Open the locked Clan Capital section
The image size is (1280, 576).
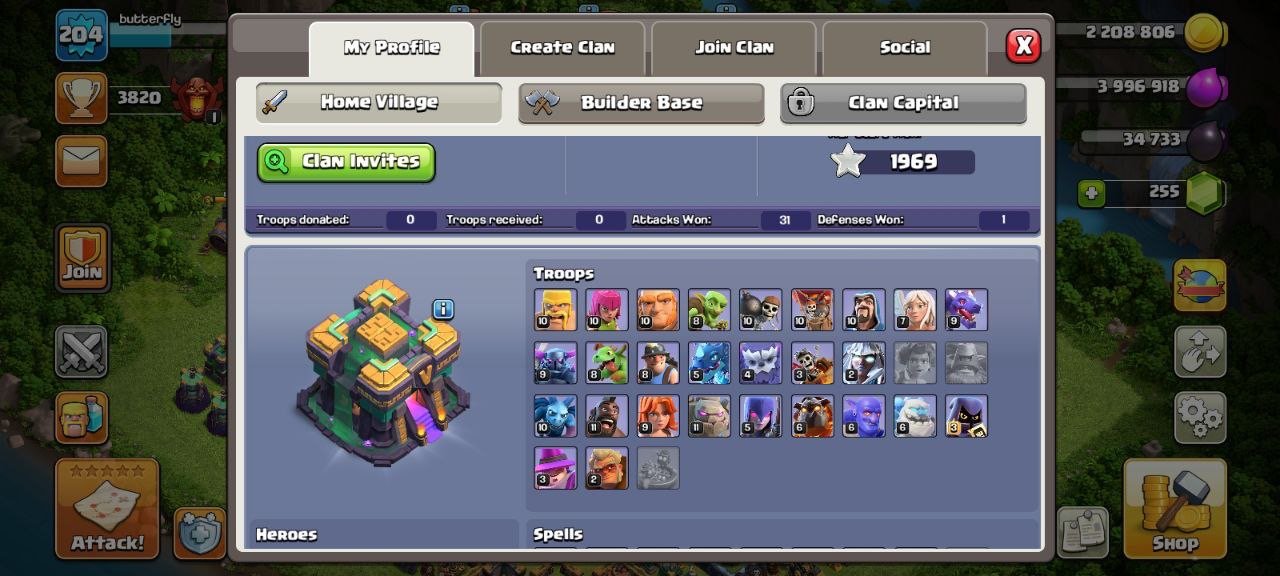(x=903, y=103)
